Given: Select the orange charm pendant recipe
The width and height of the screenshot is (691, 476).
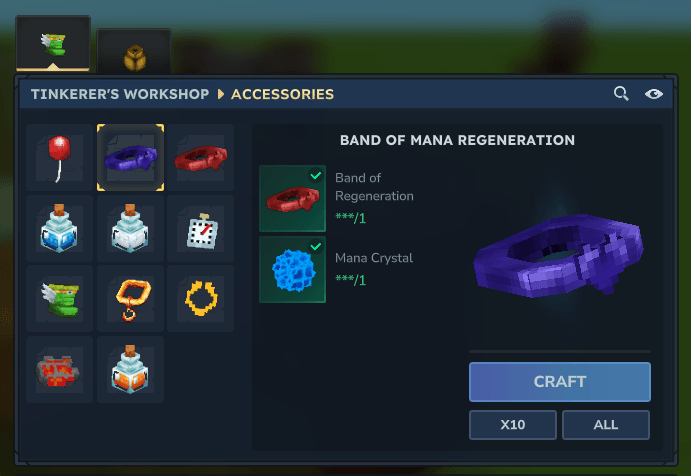Looking at the screenshot, I should (130, 299).
